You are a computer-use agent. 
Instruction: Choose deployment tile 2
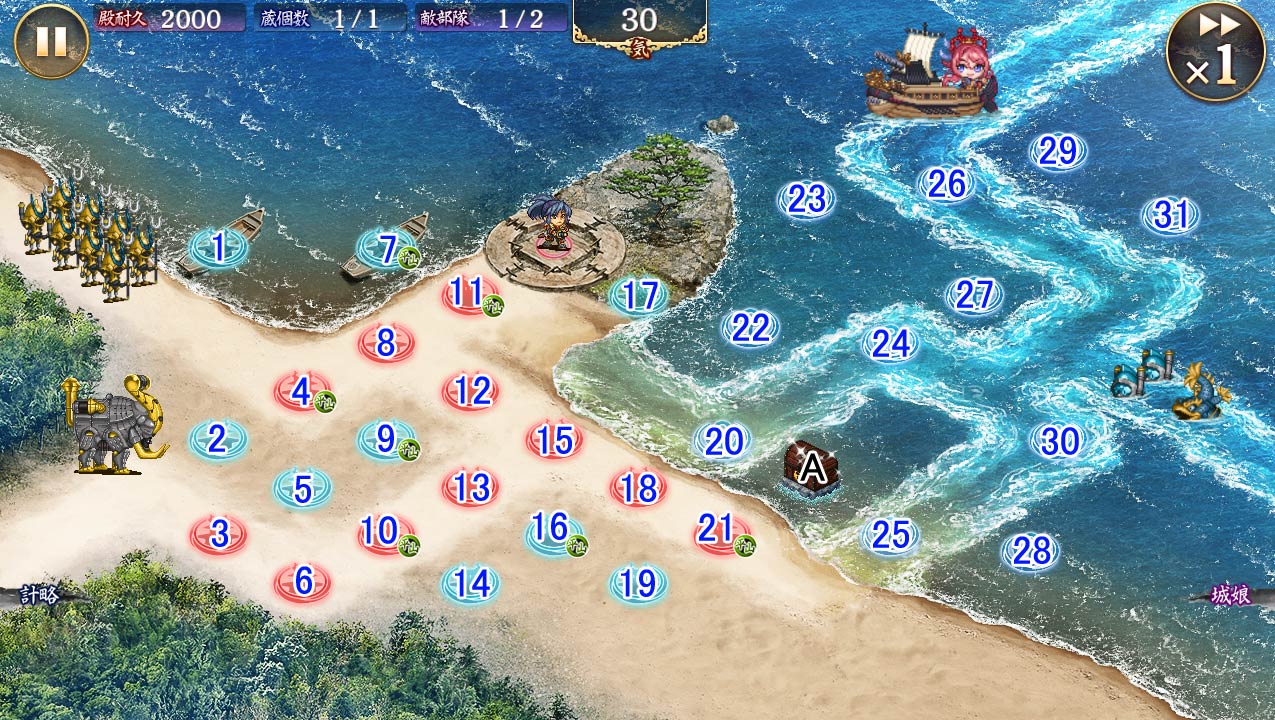[x=217, y=439]
